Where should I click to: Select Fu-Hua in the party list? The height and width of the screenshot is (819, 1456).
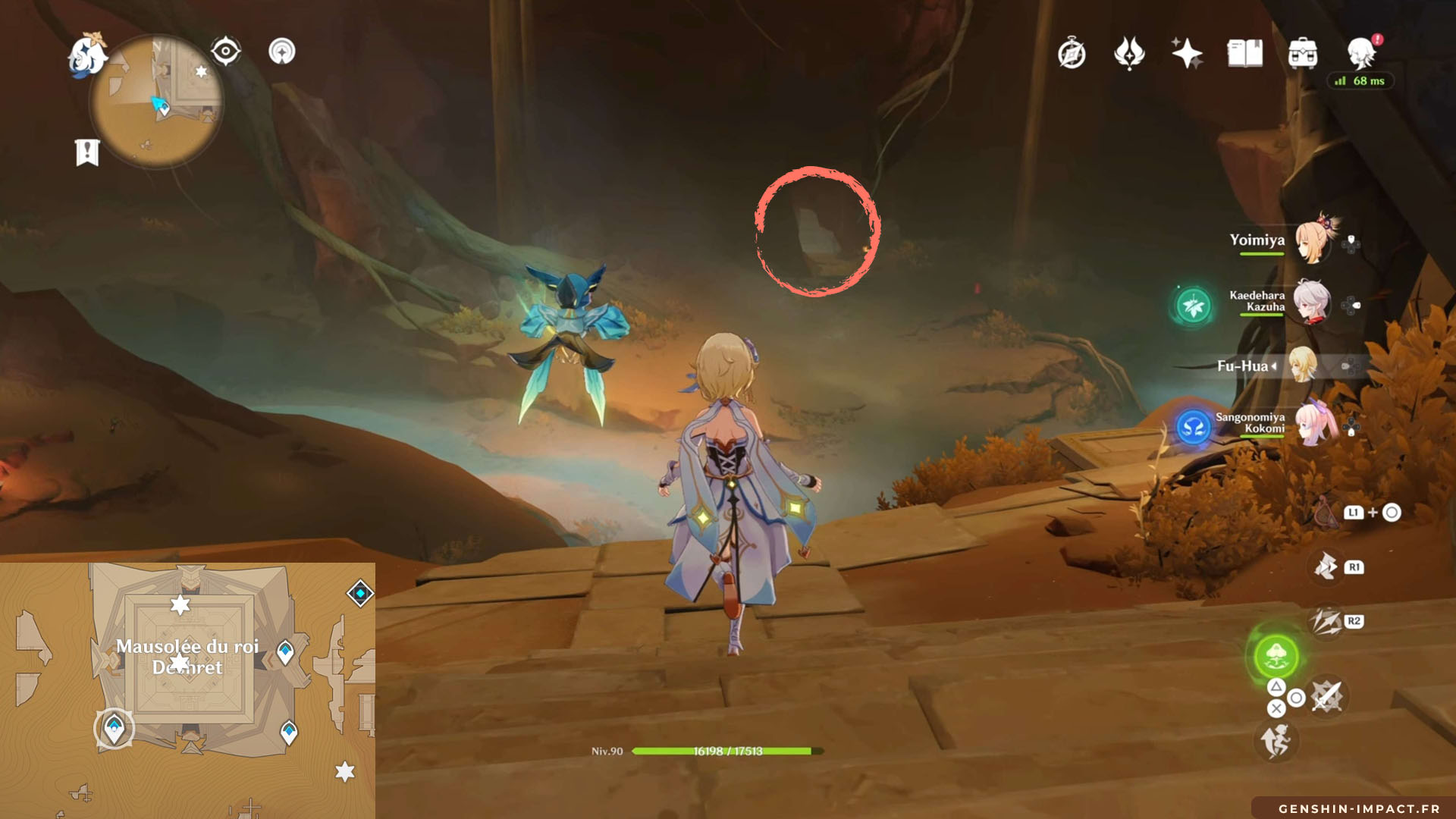click(x=1303, y=366)
